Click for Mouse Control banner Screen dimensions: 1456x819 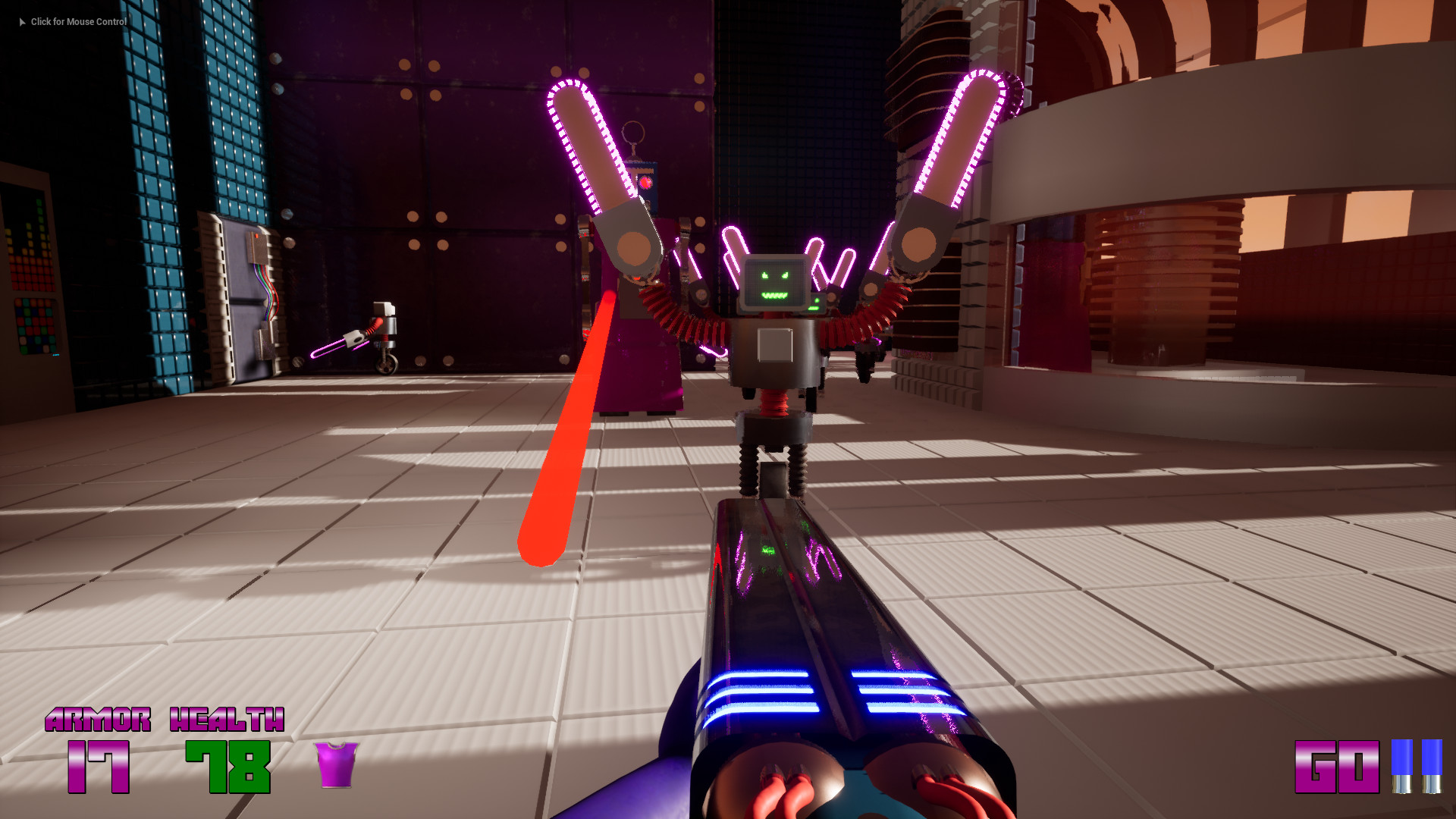click(78, 22)
